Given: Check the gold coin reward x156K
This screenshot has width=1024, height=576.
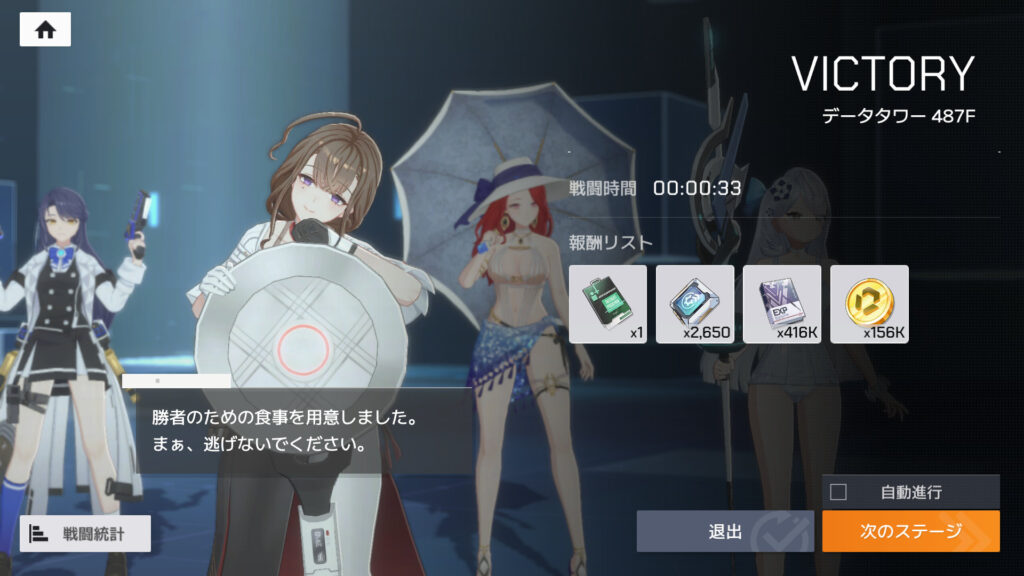Looking at the screenshot, I should 869,303.
